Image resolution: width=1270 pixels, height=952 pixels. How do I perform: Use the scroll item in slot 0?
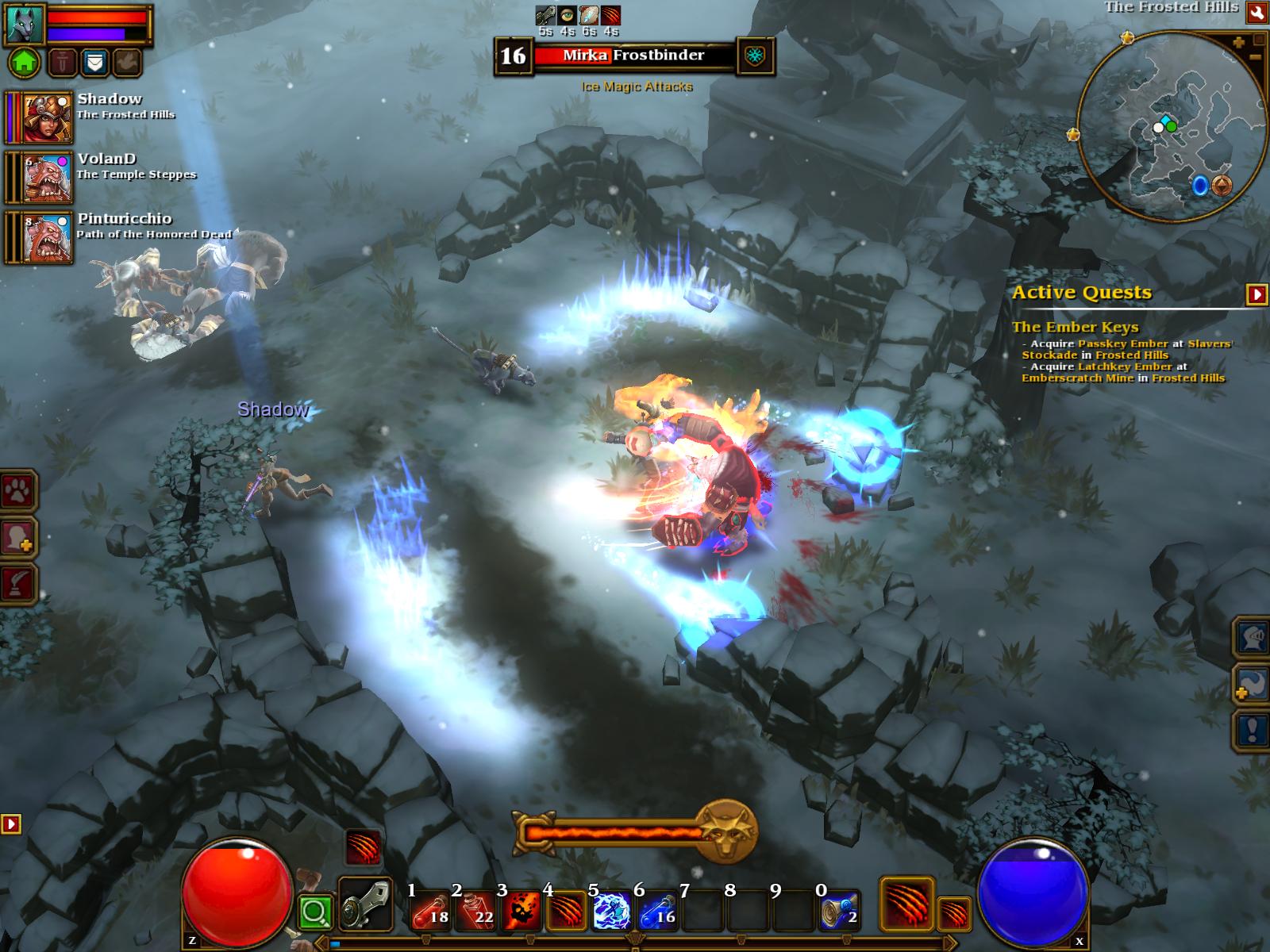tap(839, 910)
